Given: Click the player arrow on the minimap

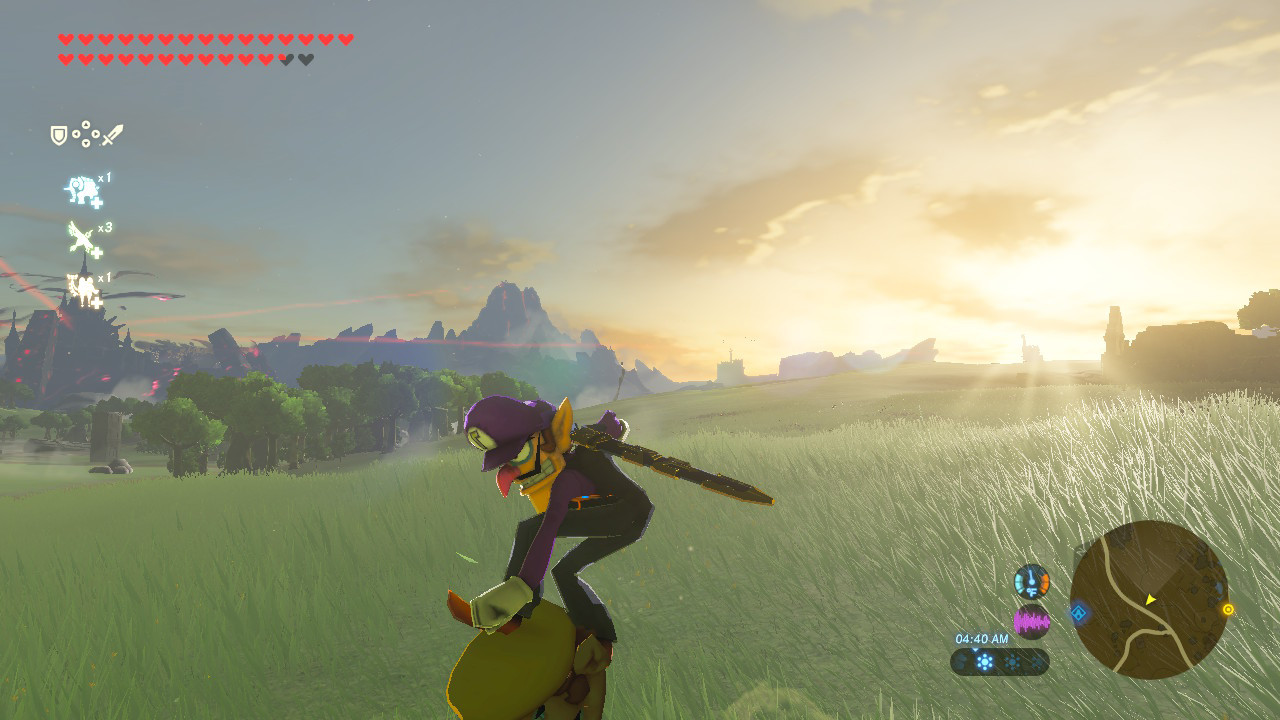Looking at the screenshot, I should pos(1150,601).
